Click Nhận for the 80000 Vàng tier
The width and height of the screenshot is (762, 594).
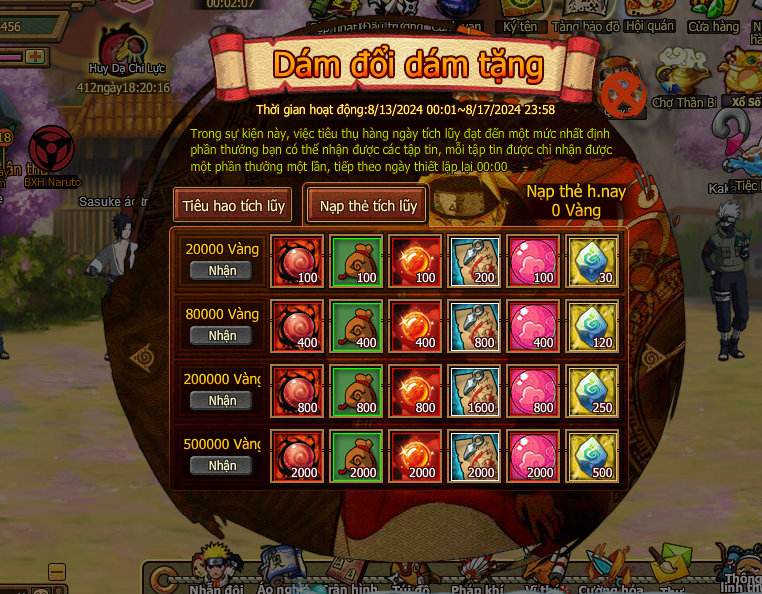(x=222, y=336)
